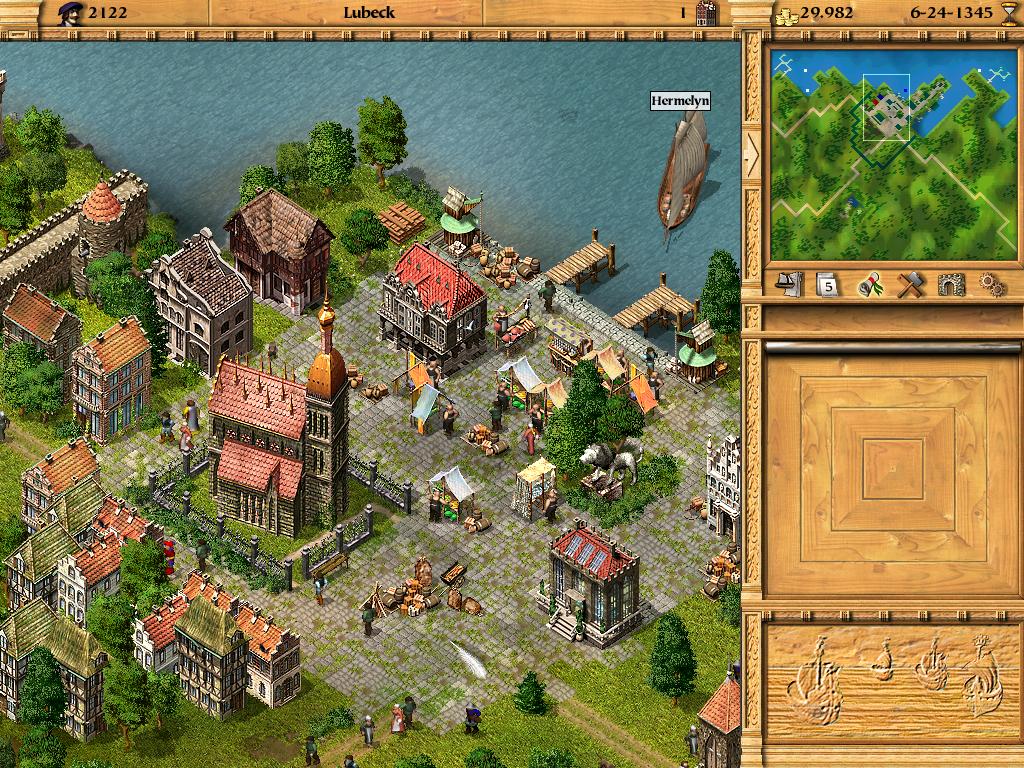Click the stone gate icon
Viewport: 1024px width, 768px height.
tap(949, 284)
